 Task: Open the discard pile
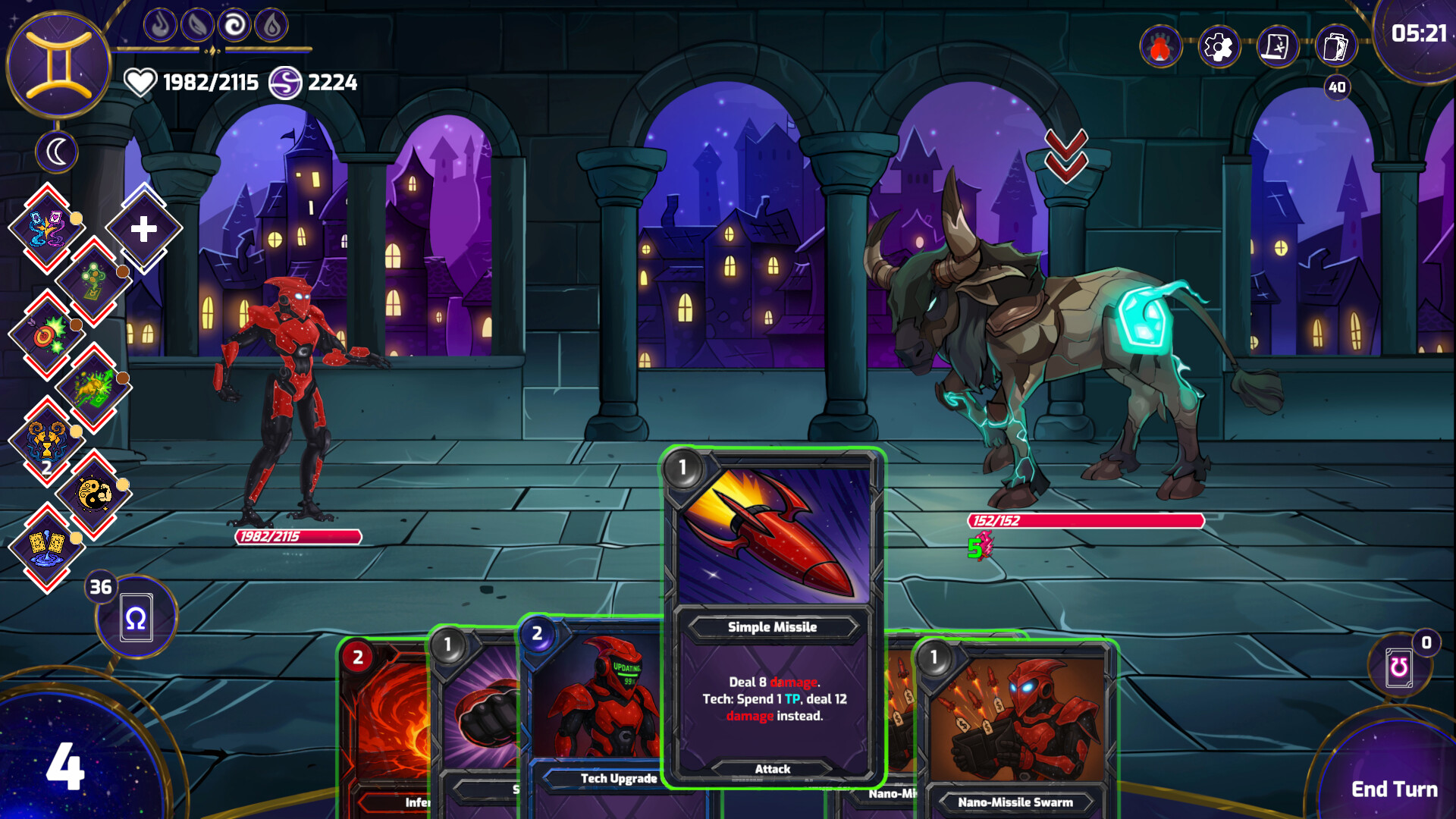1399,667
